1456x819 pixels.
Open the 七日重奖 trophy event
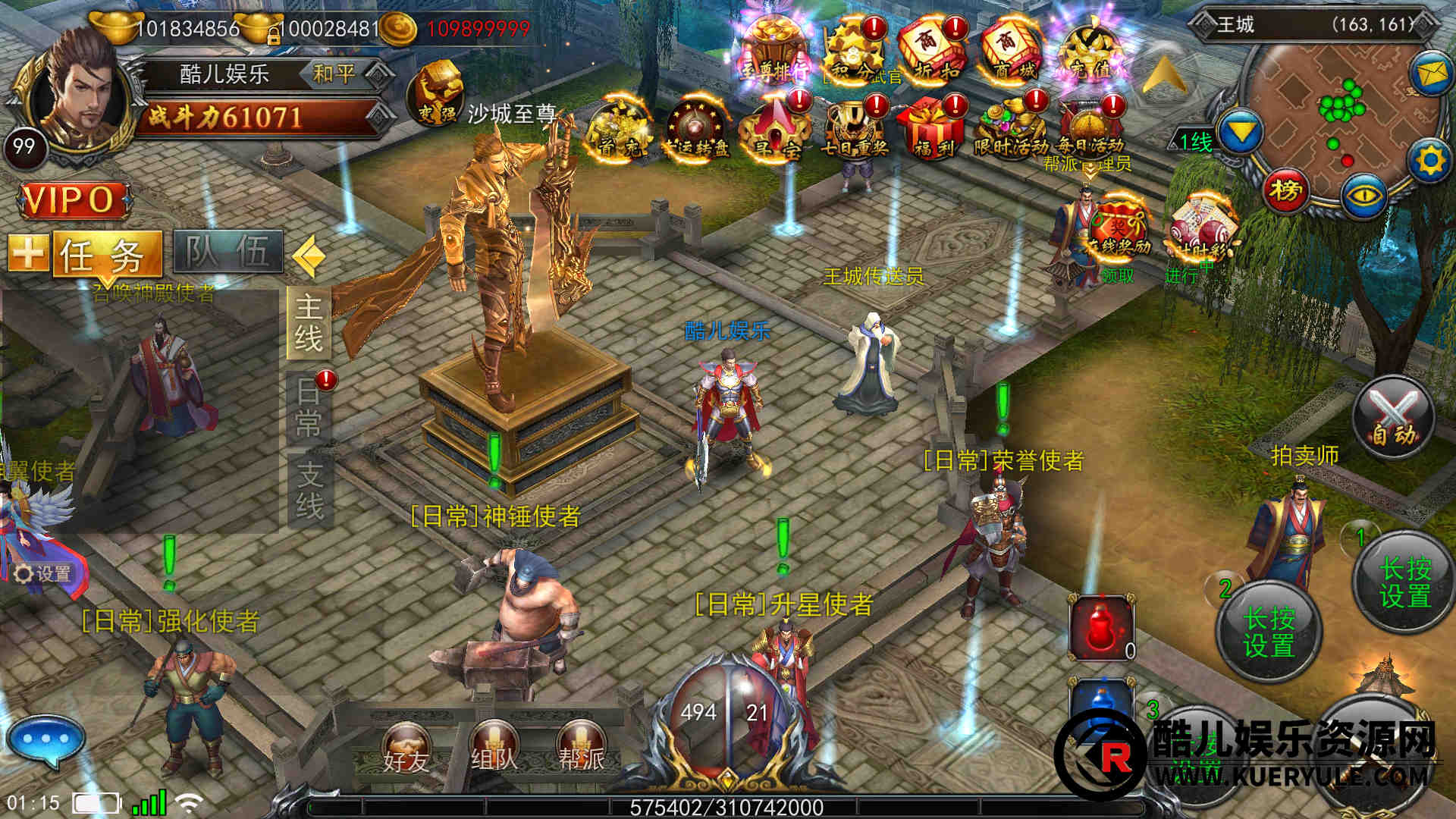tap(854, 127)
